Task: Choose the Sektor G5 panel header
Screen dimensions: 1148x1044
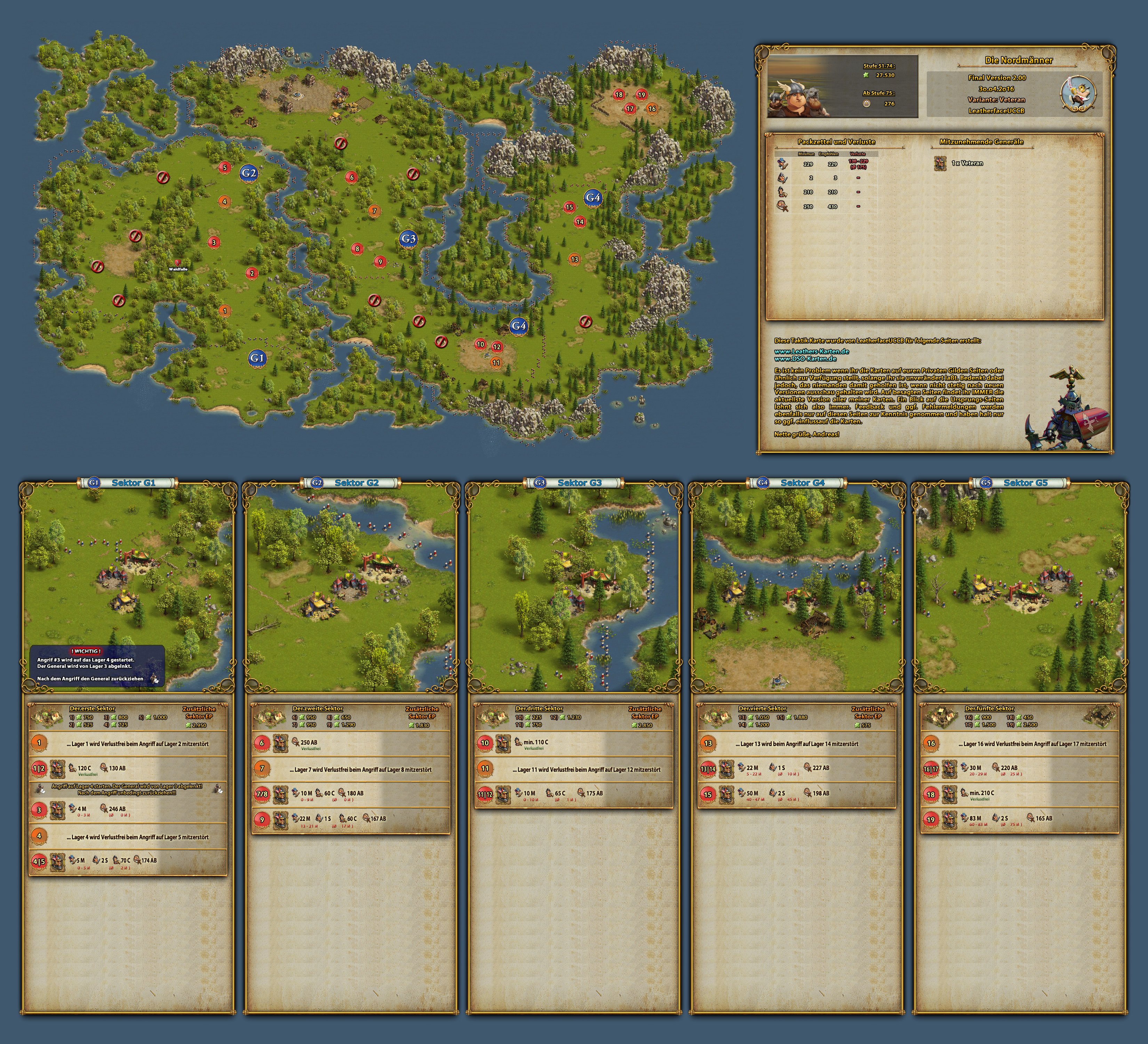Action: click(1025, 483)
